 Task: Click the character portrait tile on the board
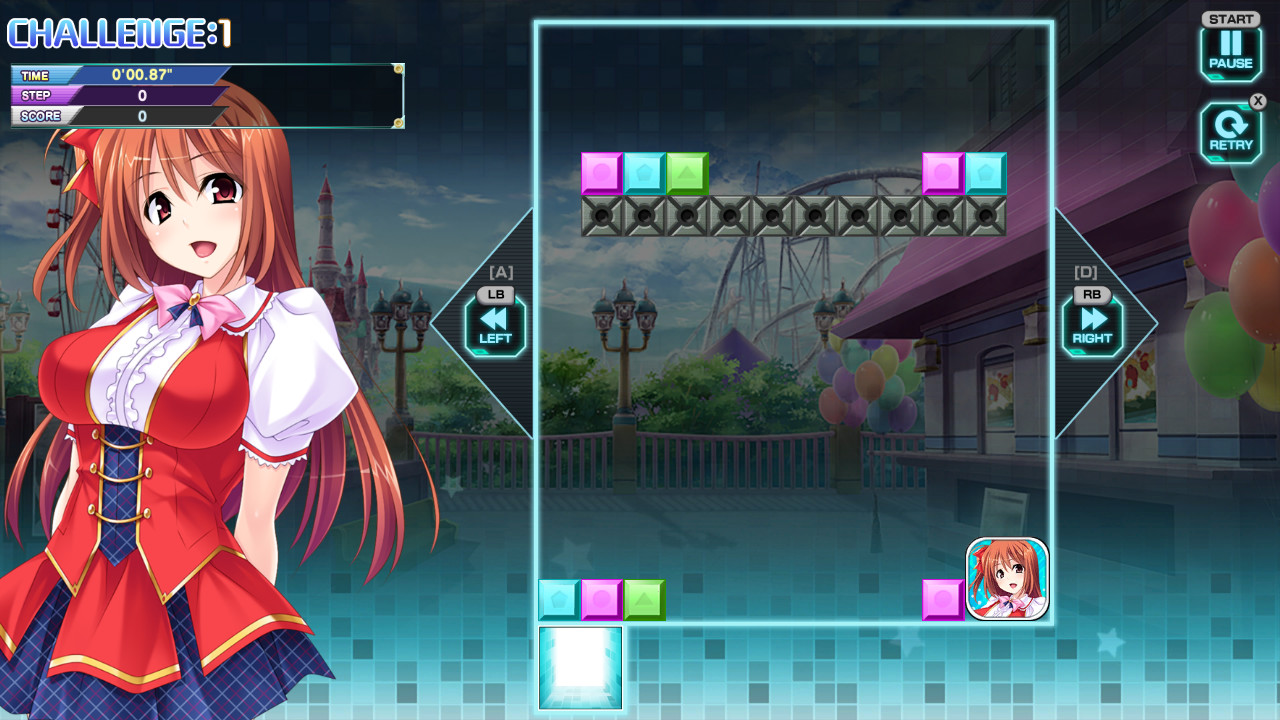pos(1005,579)
